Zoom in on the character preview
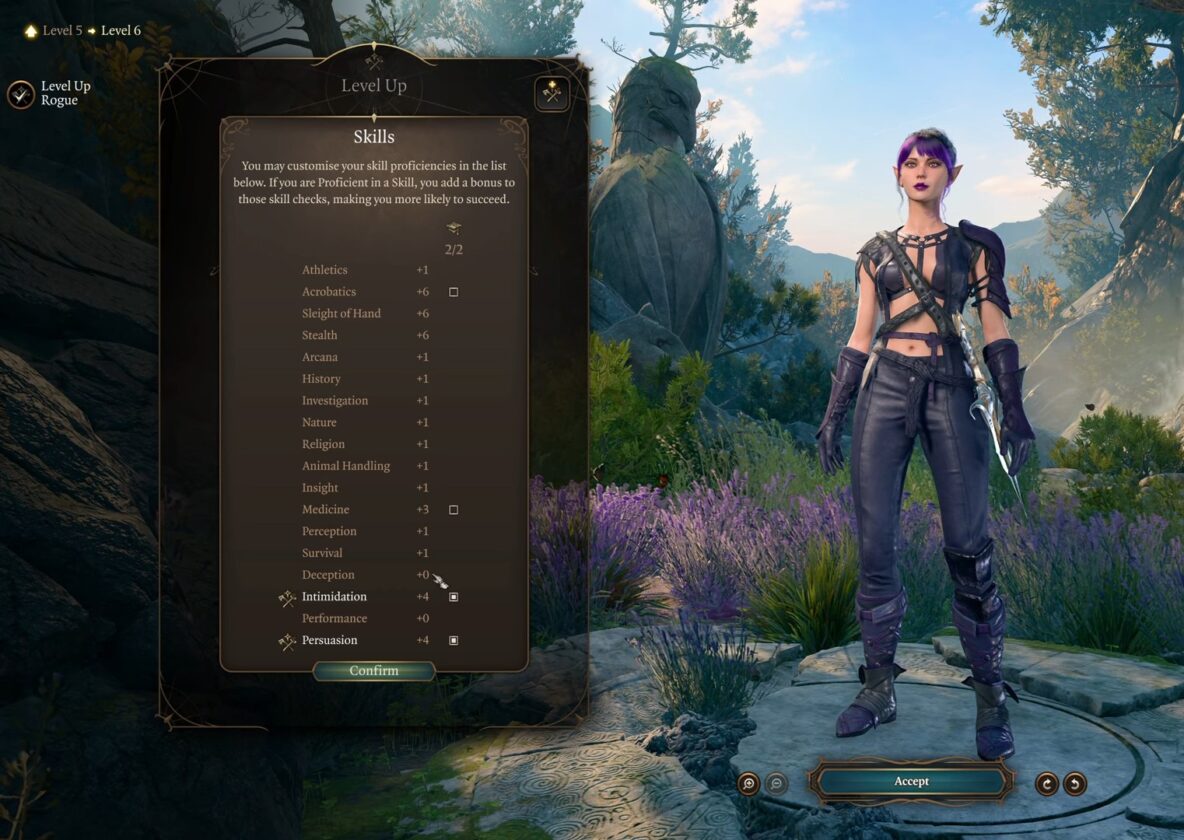This screenshot has width=1184, height=840. point(748,783)
